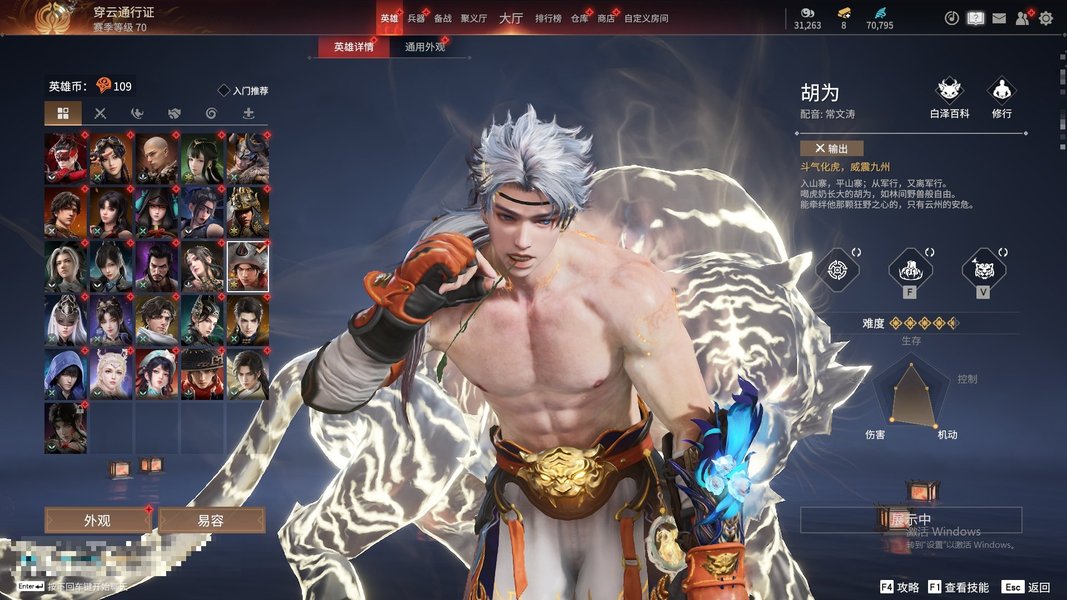Open the 外观 (Appearance) button

(x=97, y=520)
